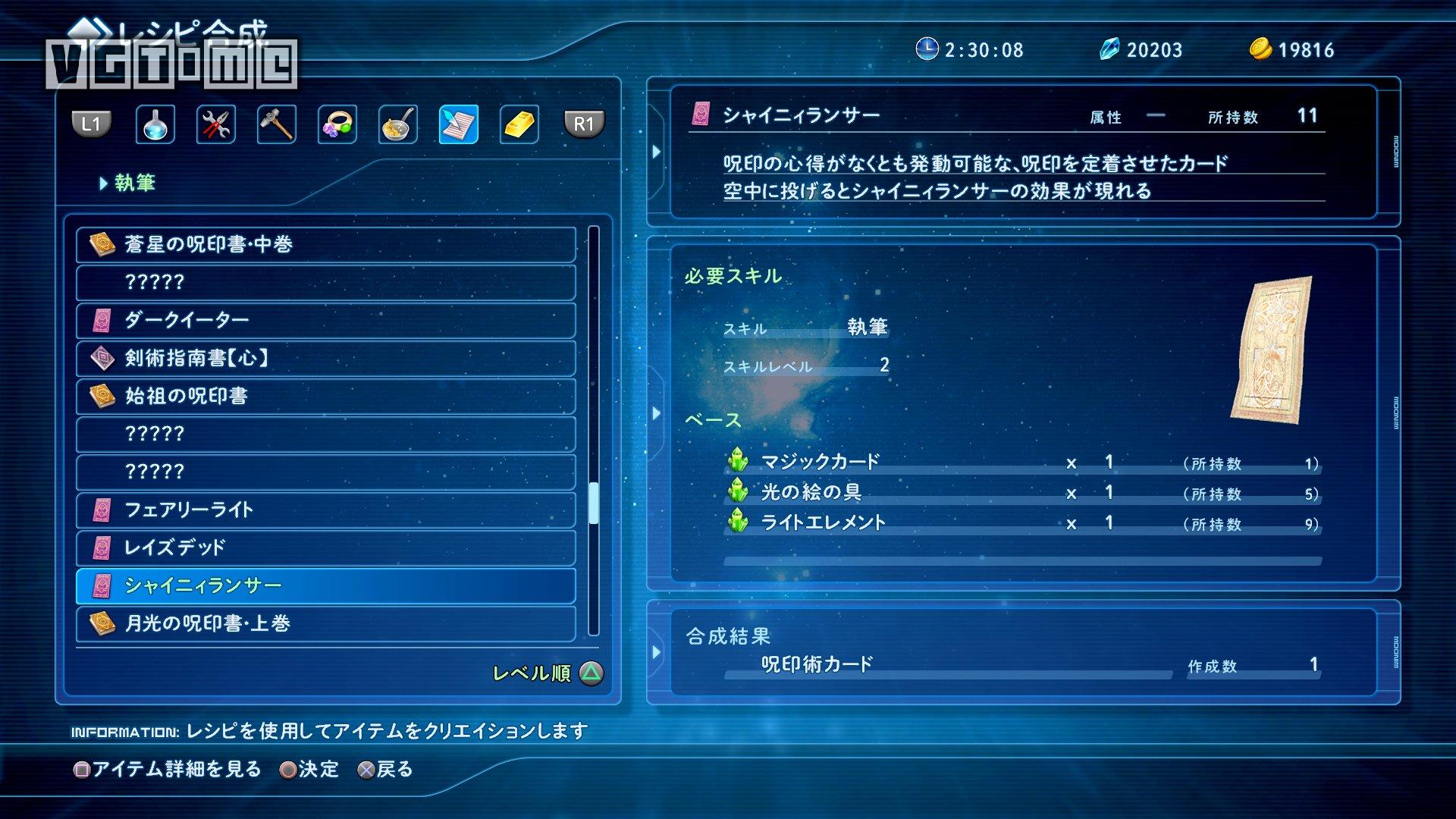Select the alchemy flask crafting category icon

coord(155,124)
